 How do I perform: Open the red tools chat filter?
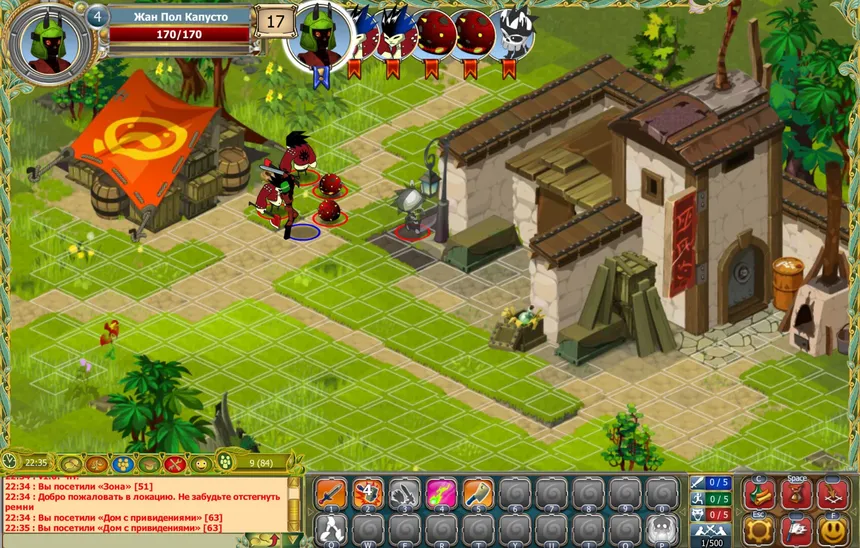pyautogui.click(x=175, y=464)
